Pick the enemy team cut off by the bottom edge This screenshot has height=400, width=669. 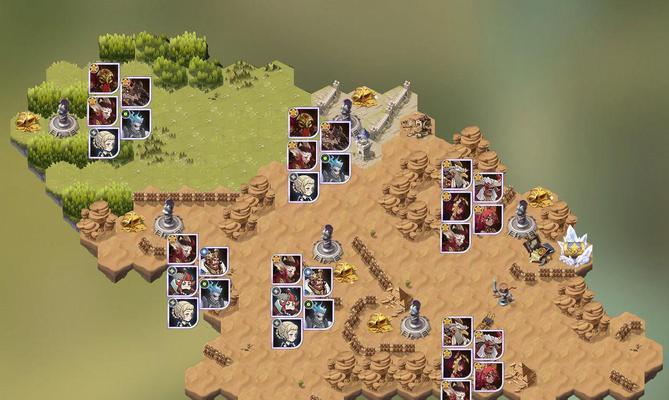472,360
